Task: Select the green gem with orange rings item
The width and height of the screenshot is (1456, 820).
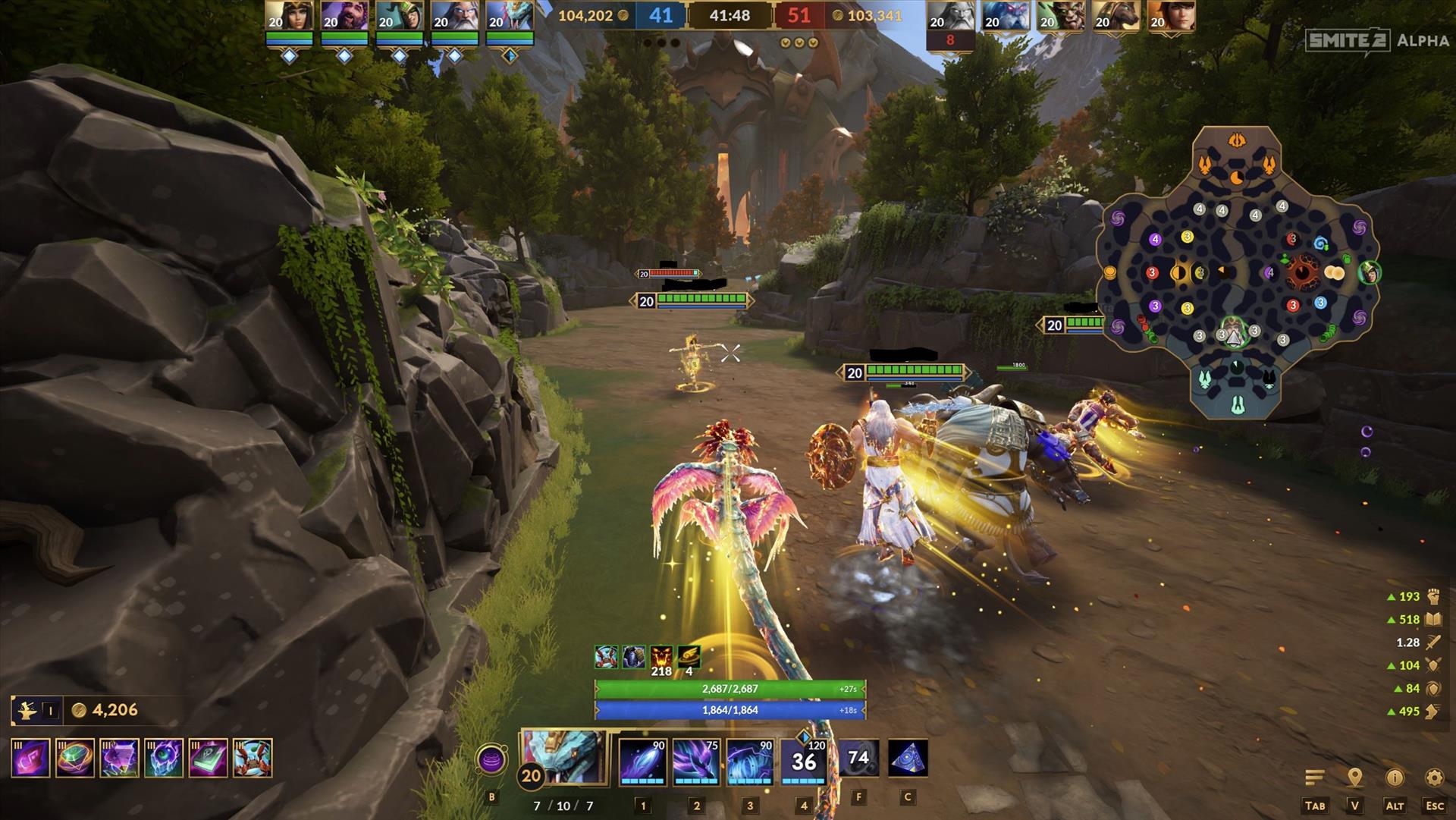Action: [75, 758]
